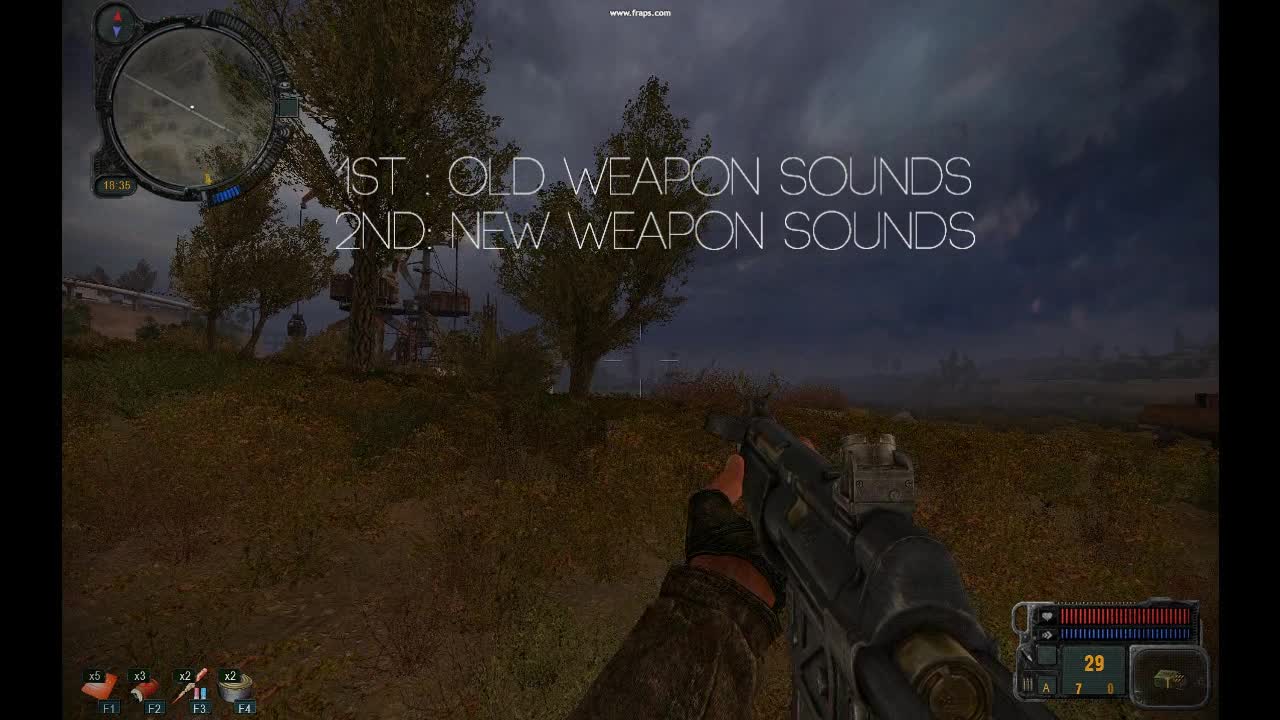
Task: Click the F1 key label under the bandage
Action: click(110, 707)
